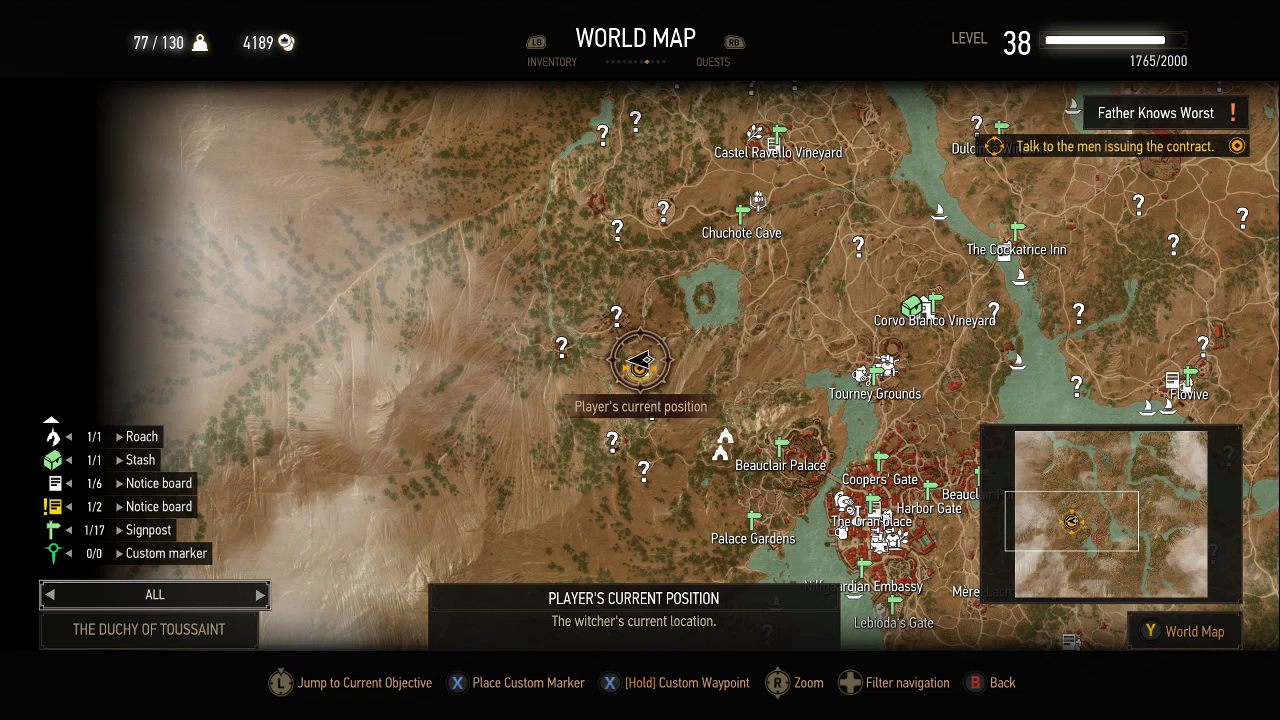The height and width of the screenshot is (720, 1280).
Task: Select the Flovive notice board marker
Action: (x=1172, y=380)
